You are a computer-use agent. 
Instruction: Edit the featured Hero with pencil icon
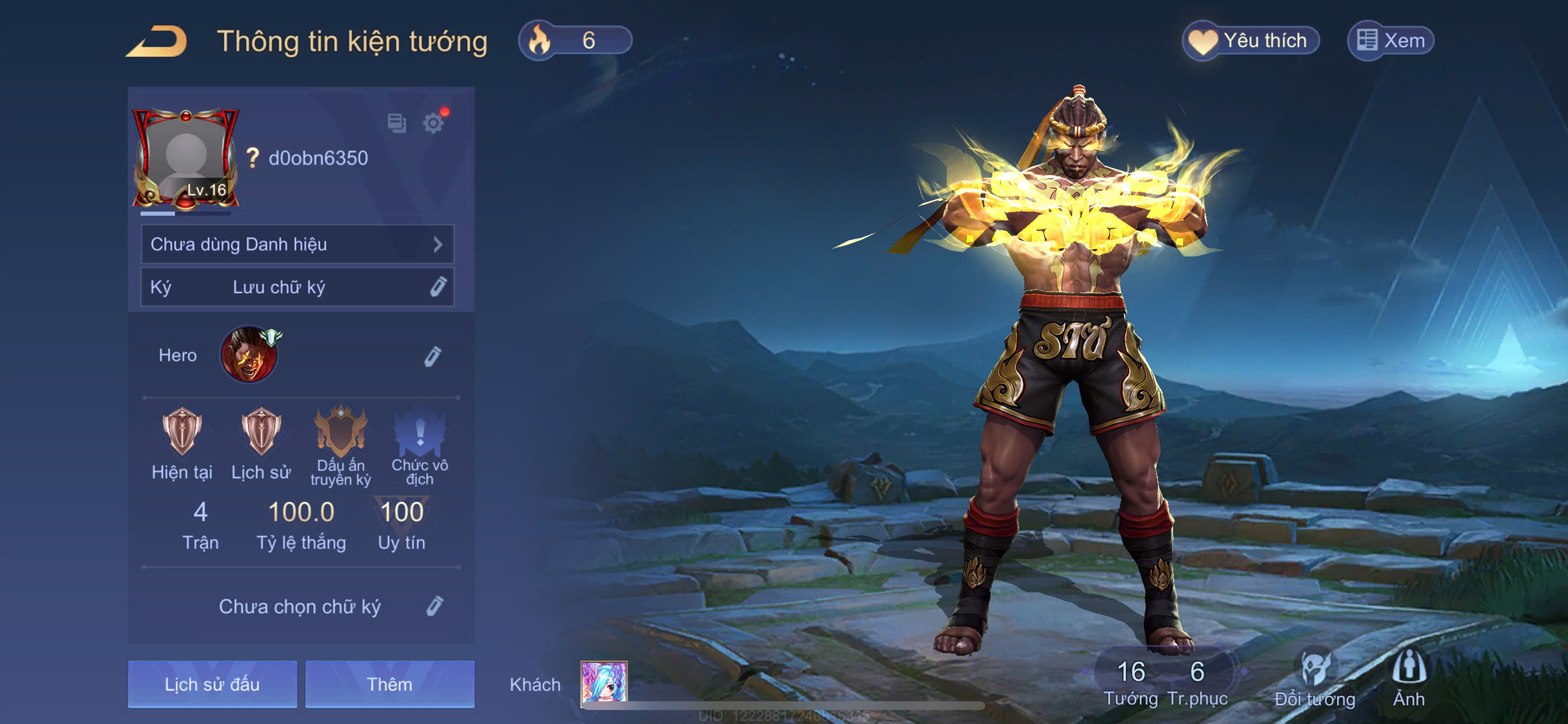click(x=432, y=356)
